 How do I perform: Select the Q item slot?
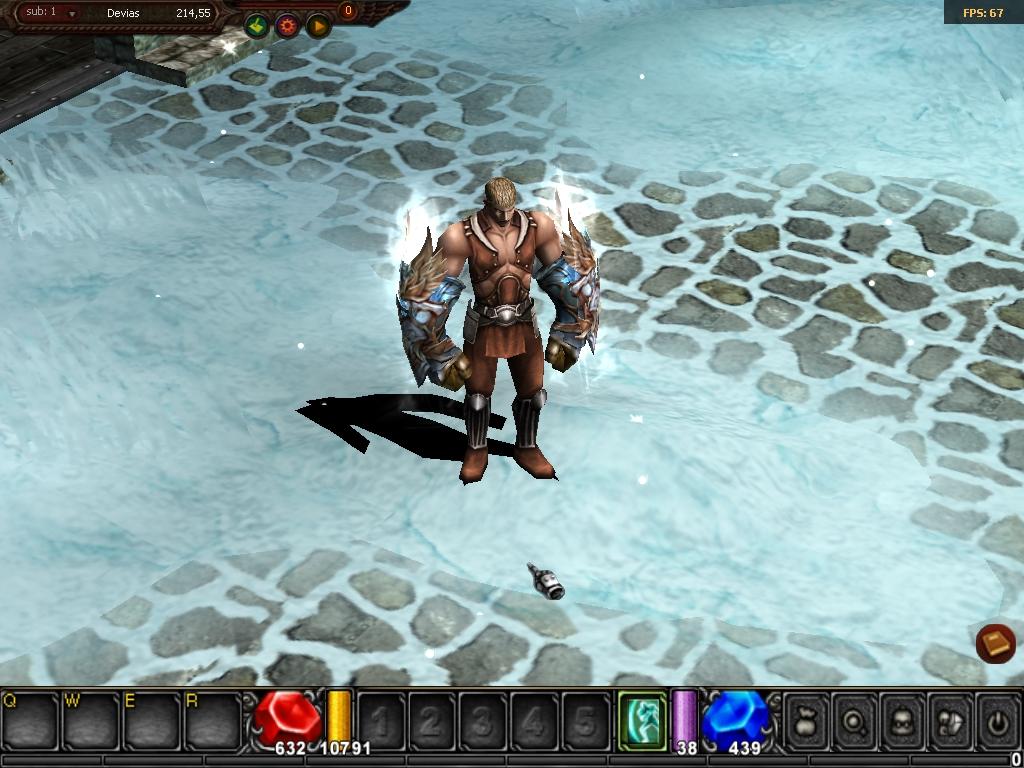tap(30, 719)
